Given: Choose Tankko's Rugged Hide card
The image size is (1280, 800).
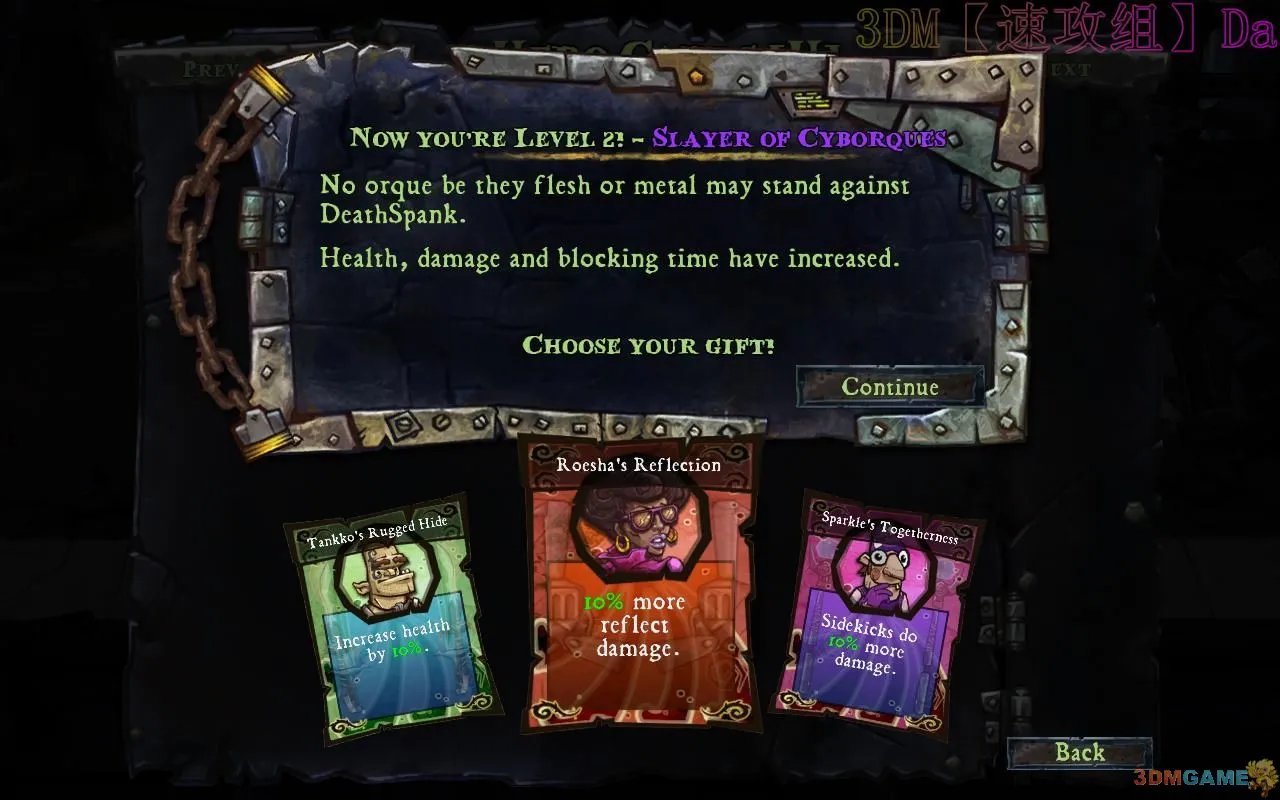Looking at the screenshot, I should click(391, 620).
